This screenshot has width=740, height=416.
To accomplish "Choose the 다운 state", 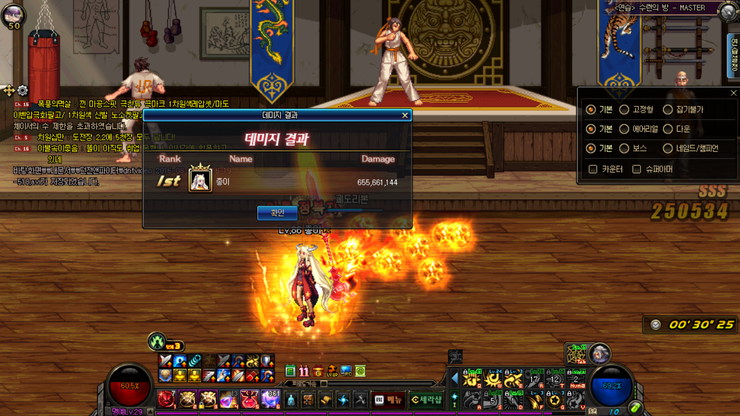I will (x=668, y=129).
